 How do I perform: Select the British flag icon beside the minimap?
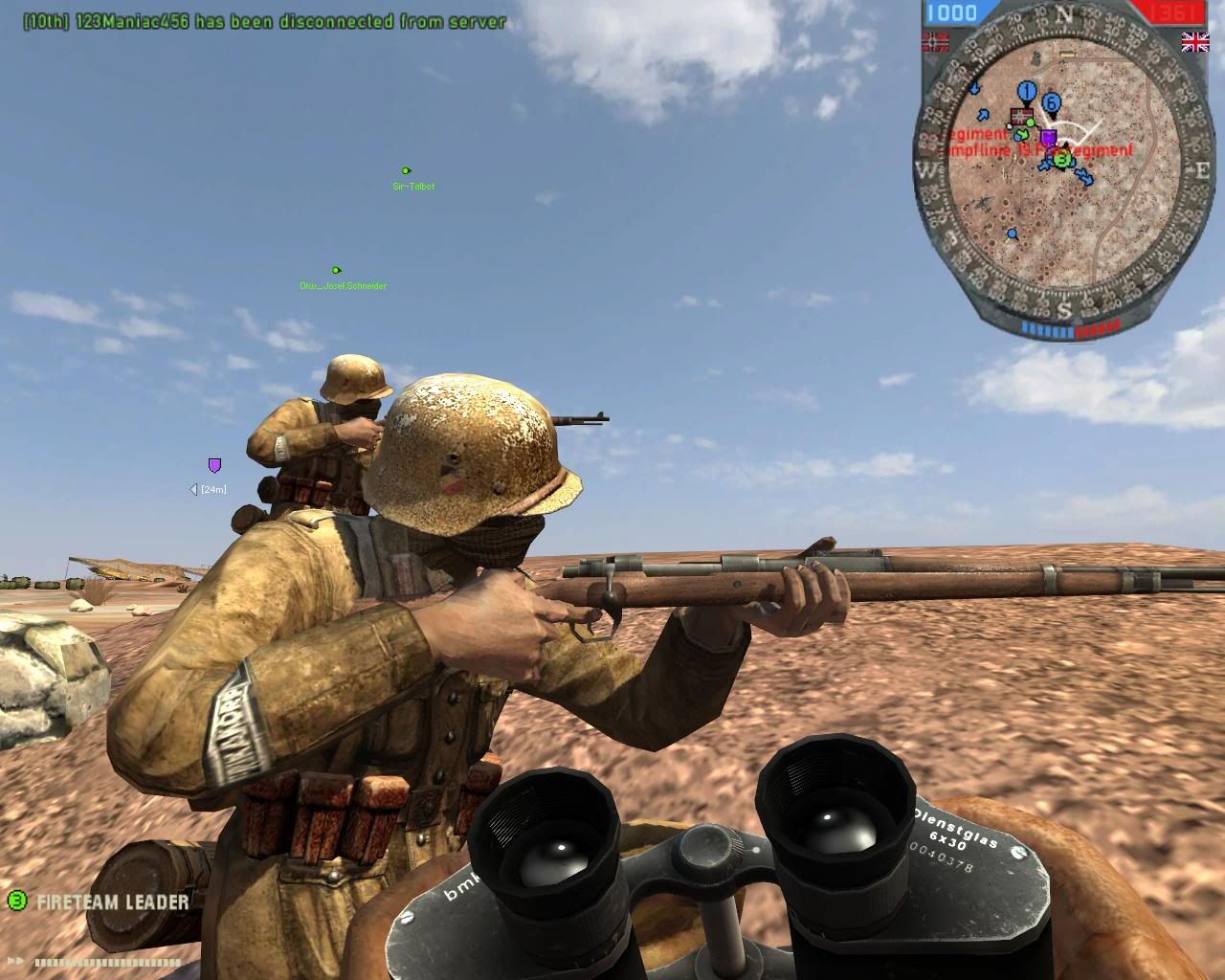1195,42
